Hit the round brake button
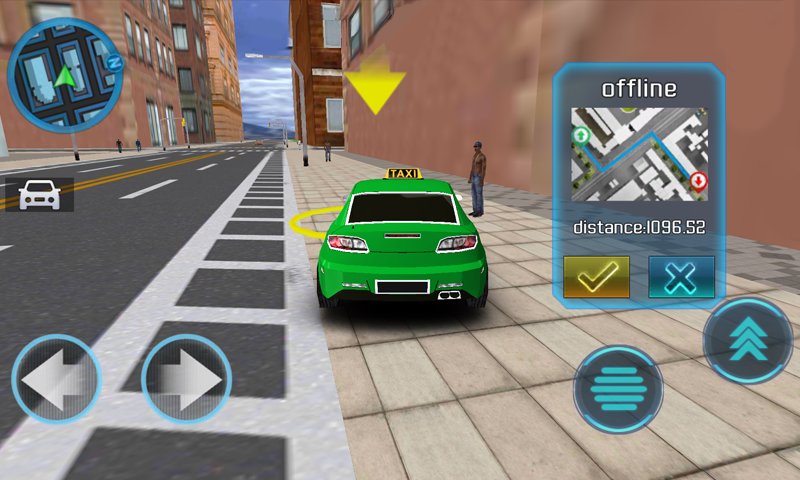The height and width of the screenshot is (480, 800). pyautogui.click(x=618, y=389)
